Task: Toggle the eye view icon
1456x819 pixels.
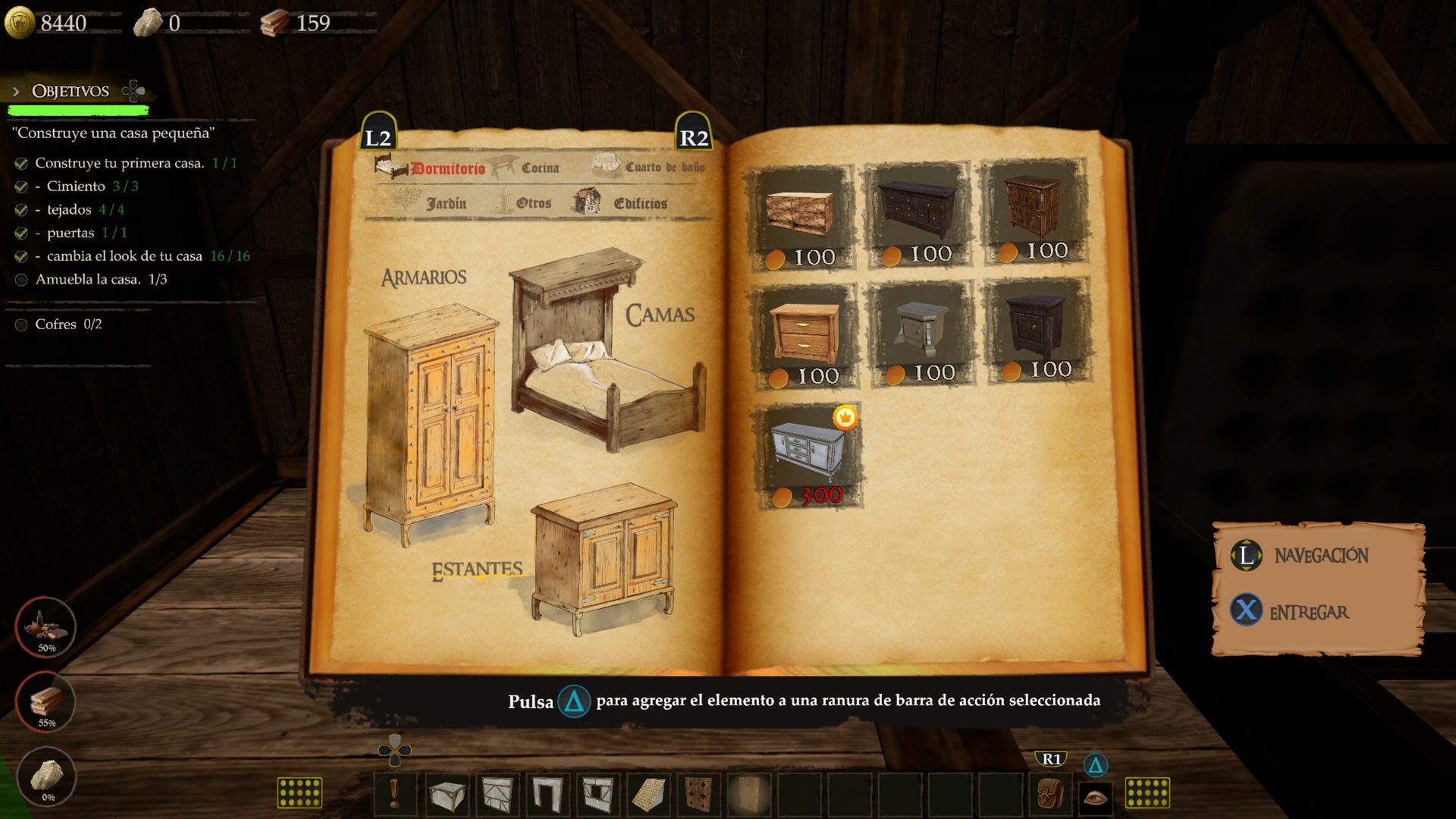Action: tap(1095, 796)
